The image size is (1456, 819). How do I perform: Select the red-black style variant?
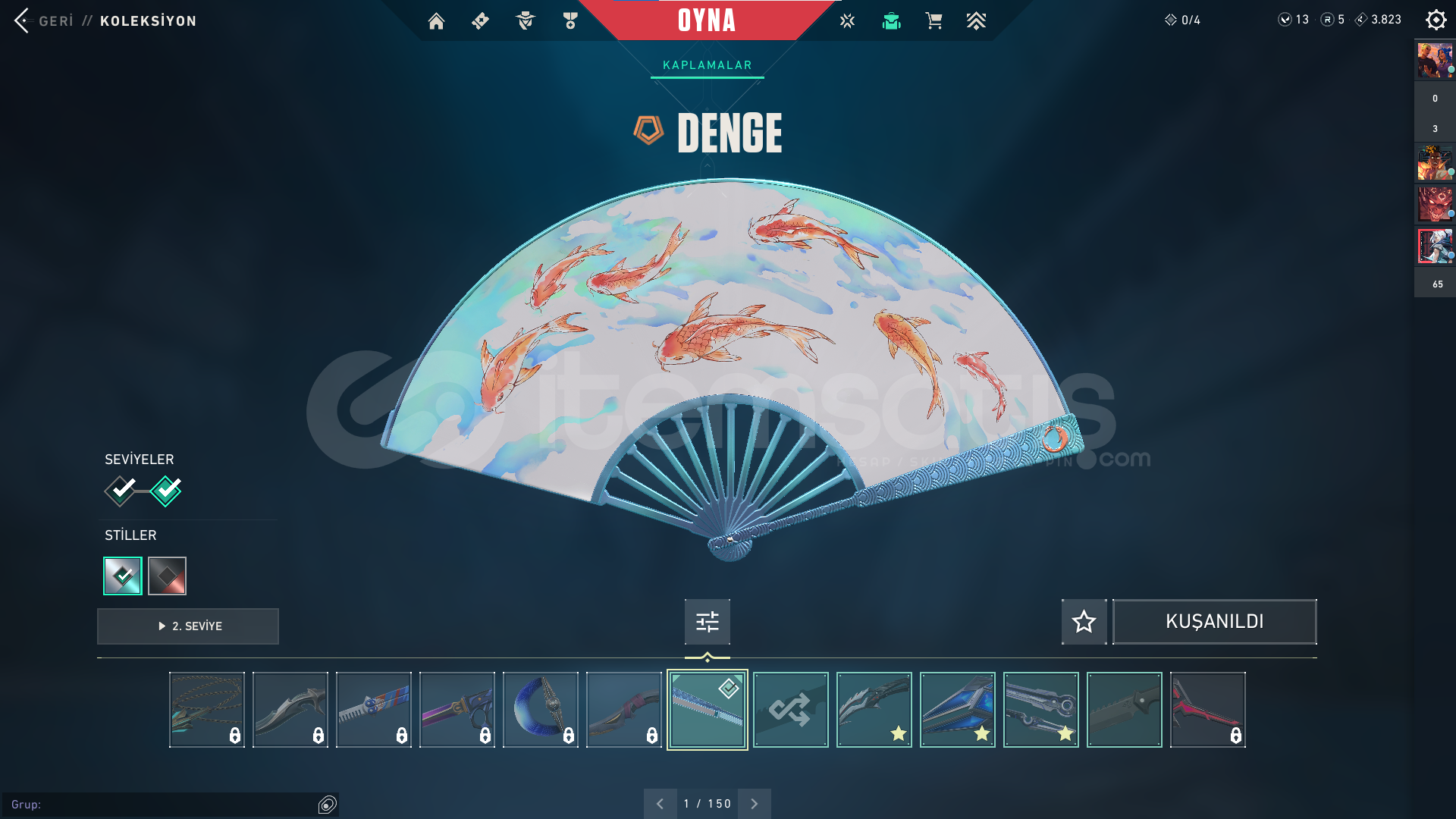[x=167, y=576]
